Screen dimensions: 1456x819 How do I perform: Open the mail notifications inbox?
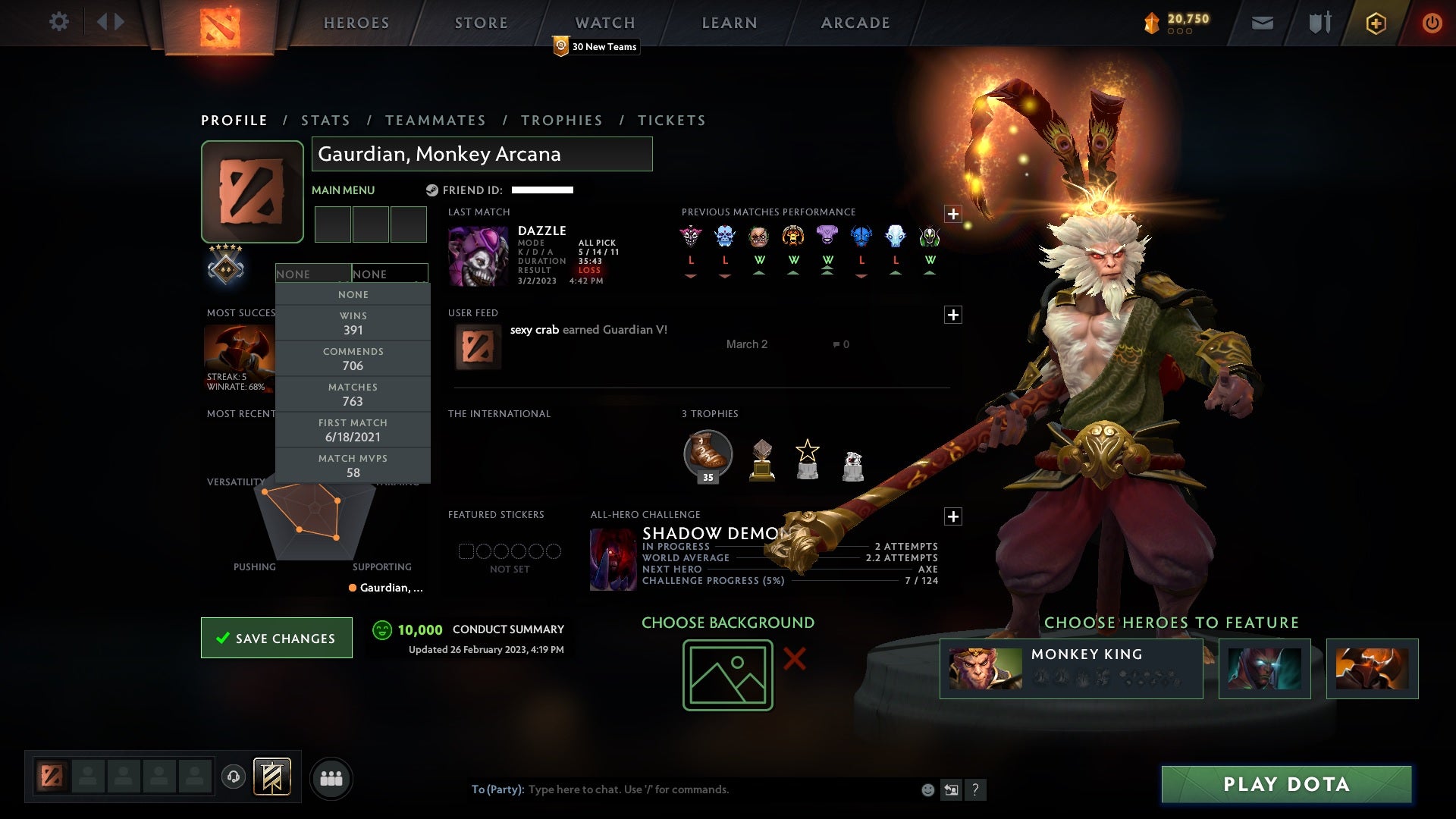(1263, 23)
